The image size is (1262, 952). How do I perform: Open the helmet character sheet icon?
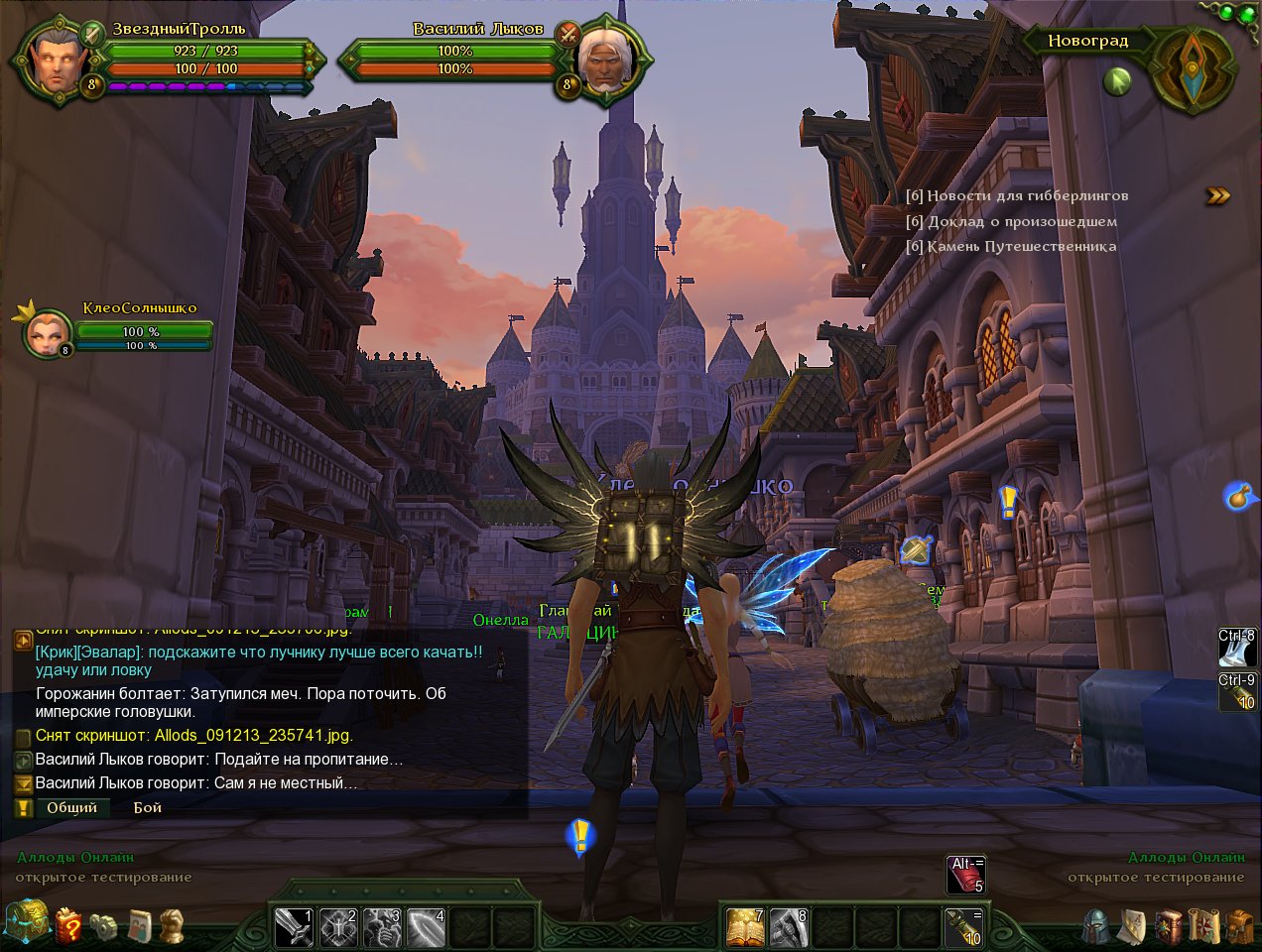point(1096,926)
